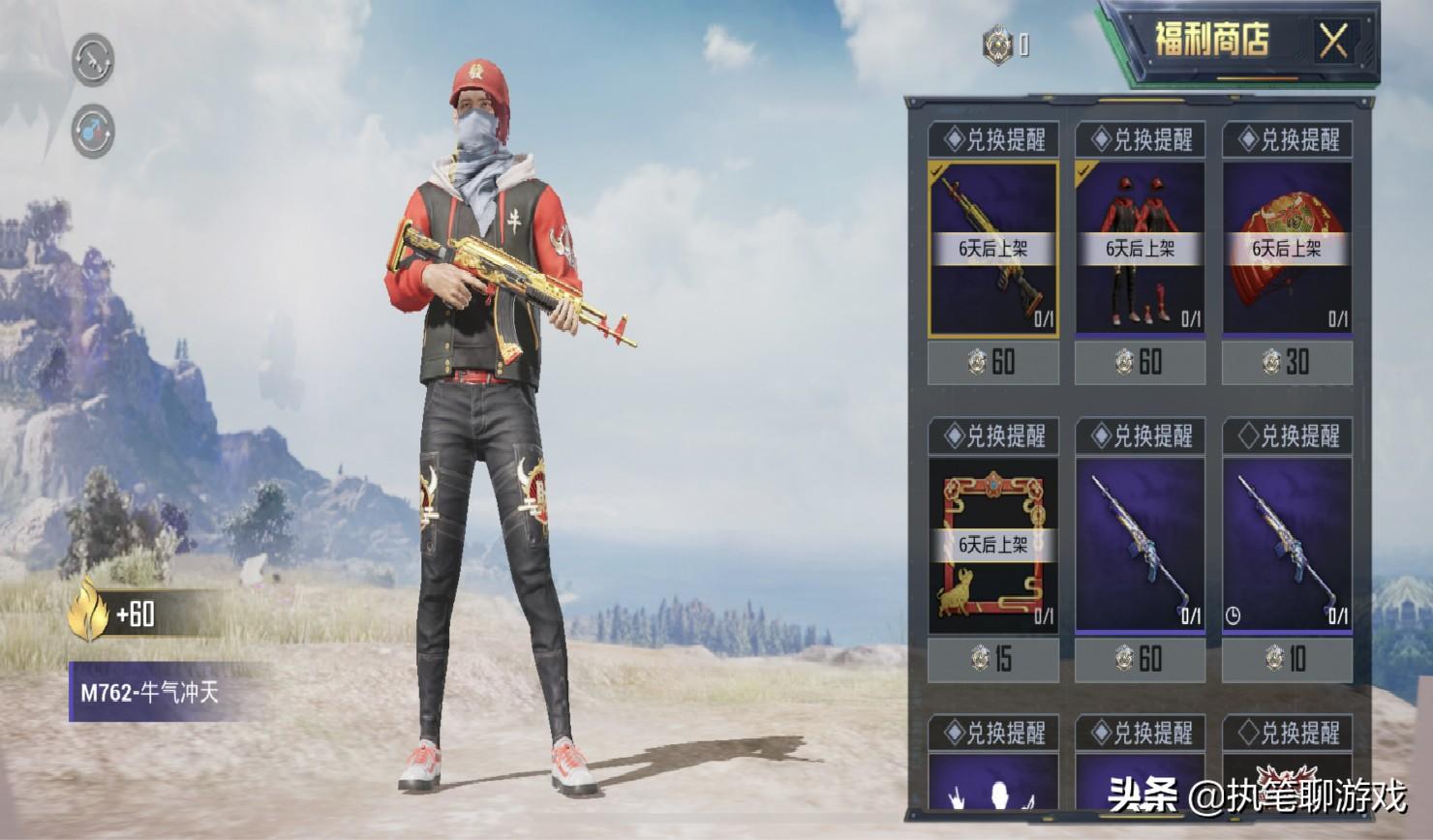Screen dimensions: 1433x840
Task: Toggle 兑换提醒 above the red parachute
Action: 1288,140
